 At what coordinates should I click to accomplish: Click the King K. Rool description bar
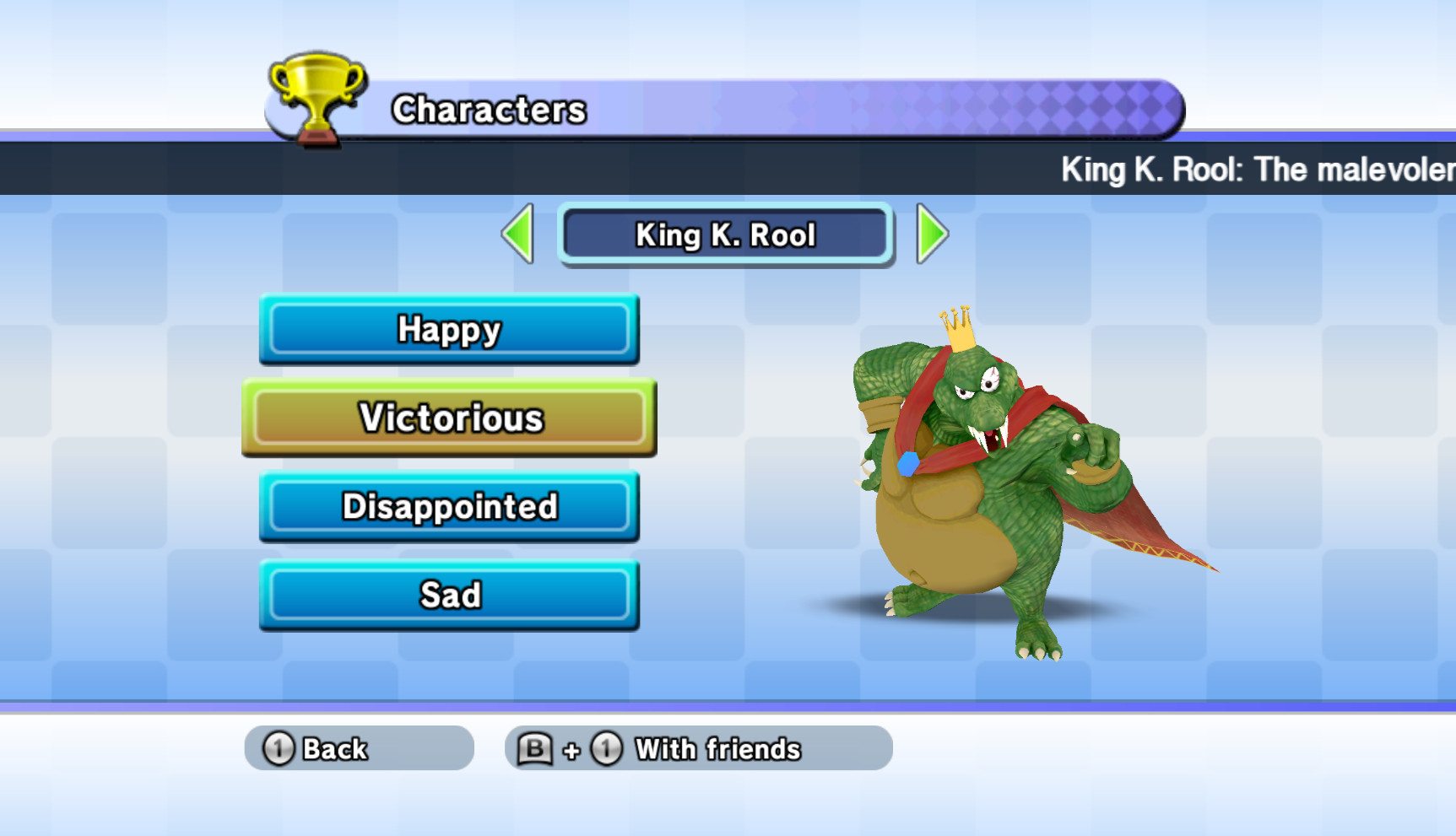pos(1249,170)
